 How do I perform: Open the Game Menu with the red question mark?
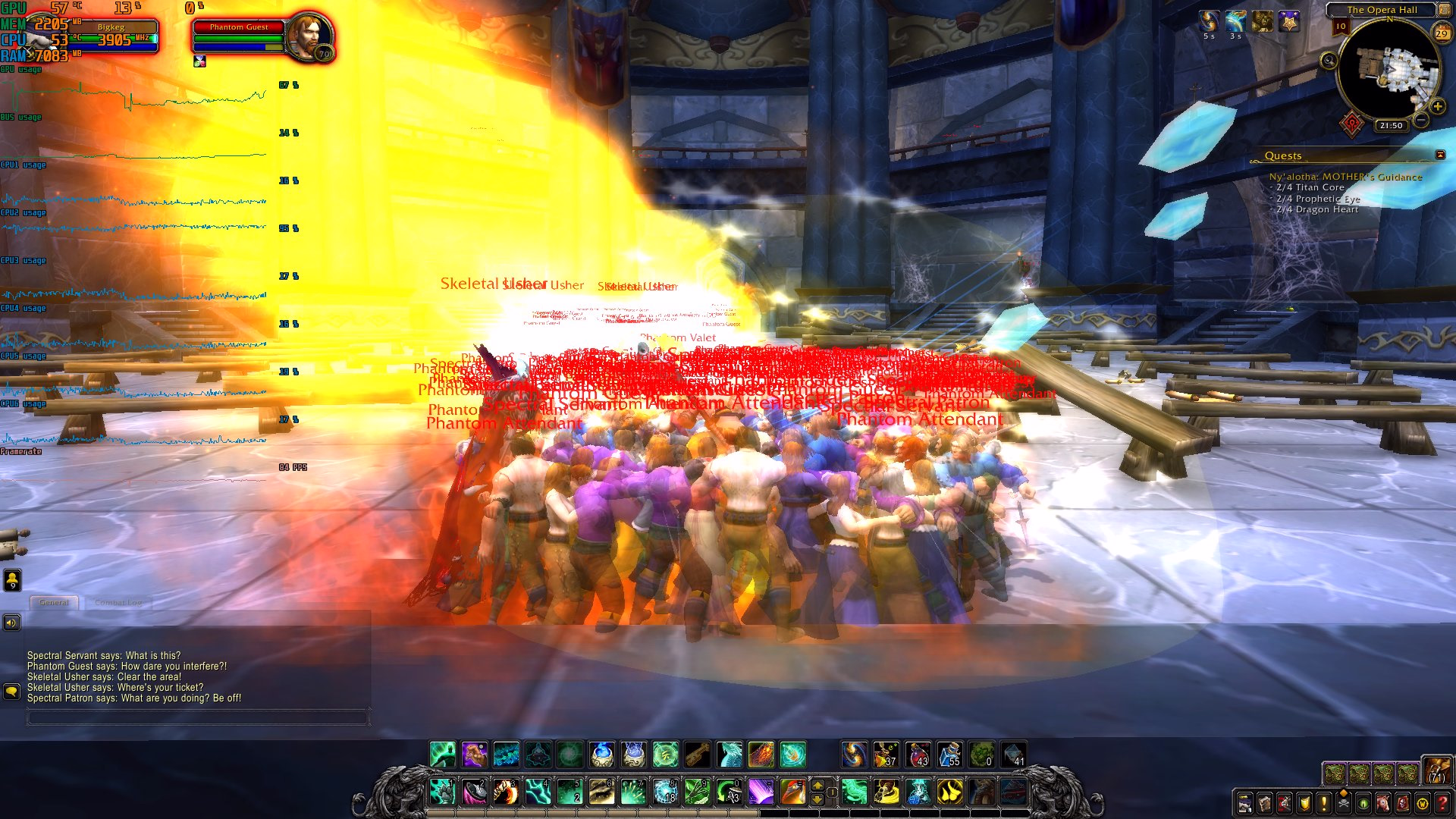1443,802
